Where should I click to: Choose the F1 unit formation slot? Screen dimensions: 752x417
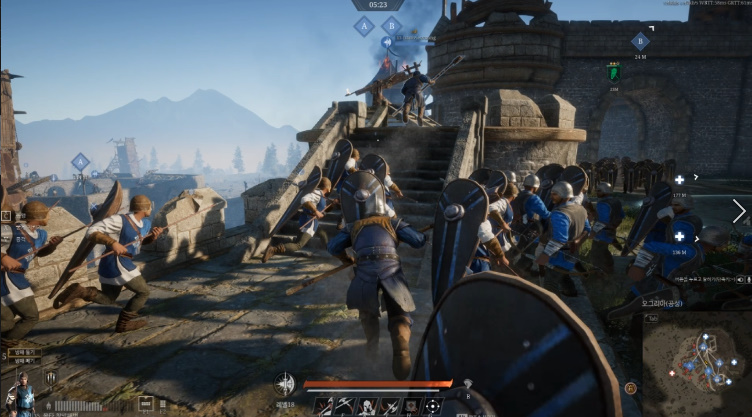tap(145, 404)
